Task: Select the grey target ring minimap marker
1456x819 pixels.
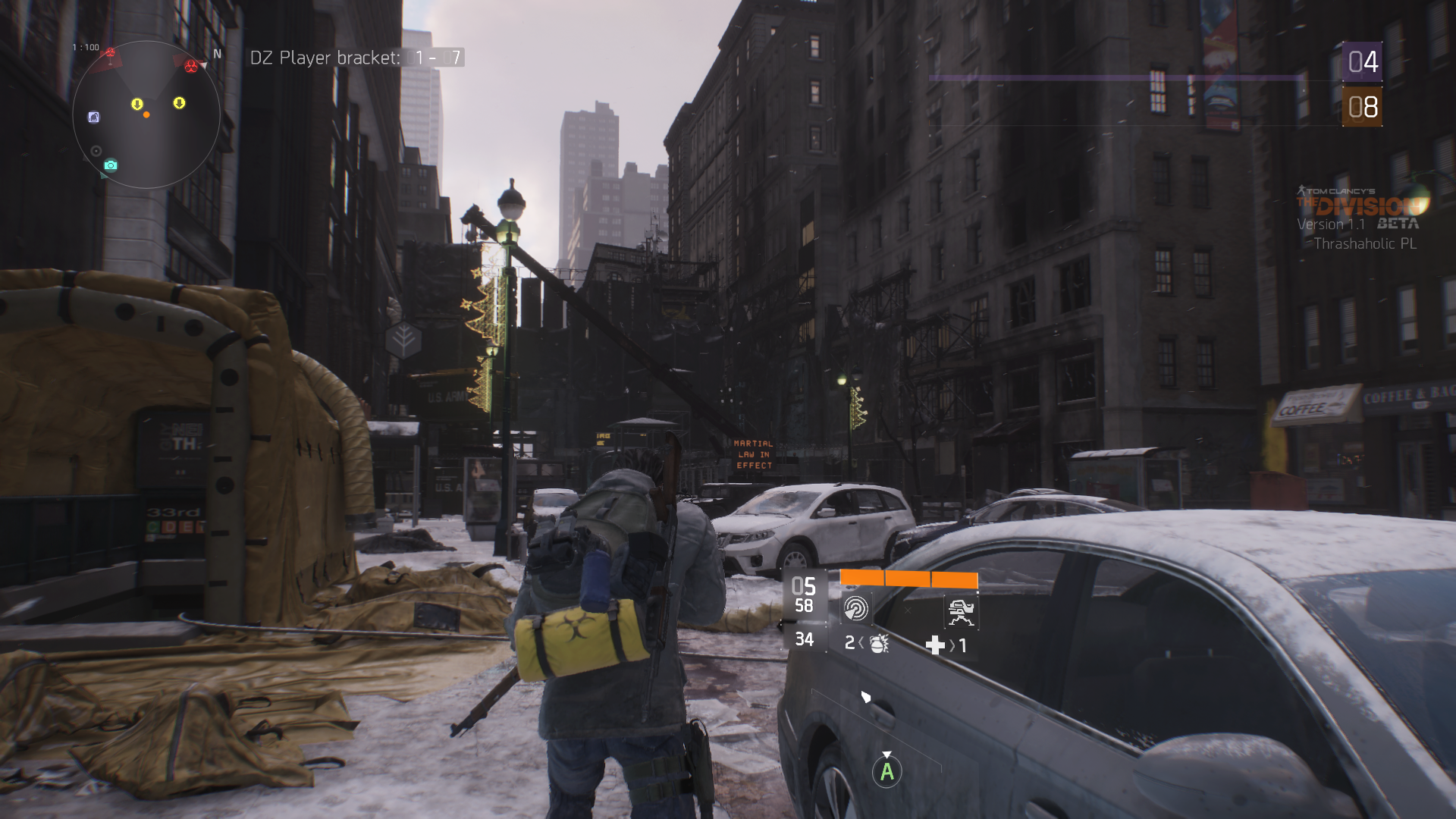Action: (x=96, y=151)
